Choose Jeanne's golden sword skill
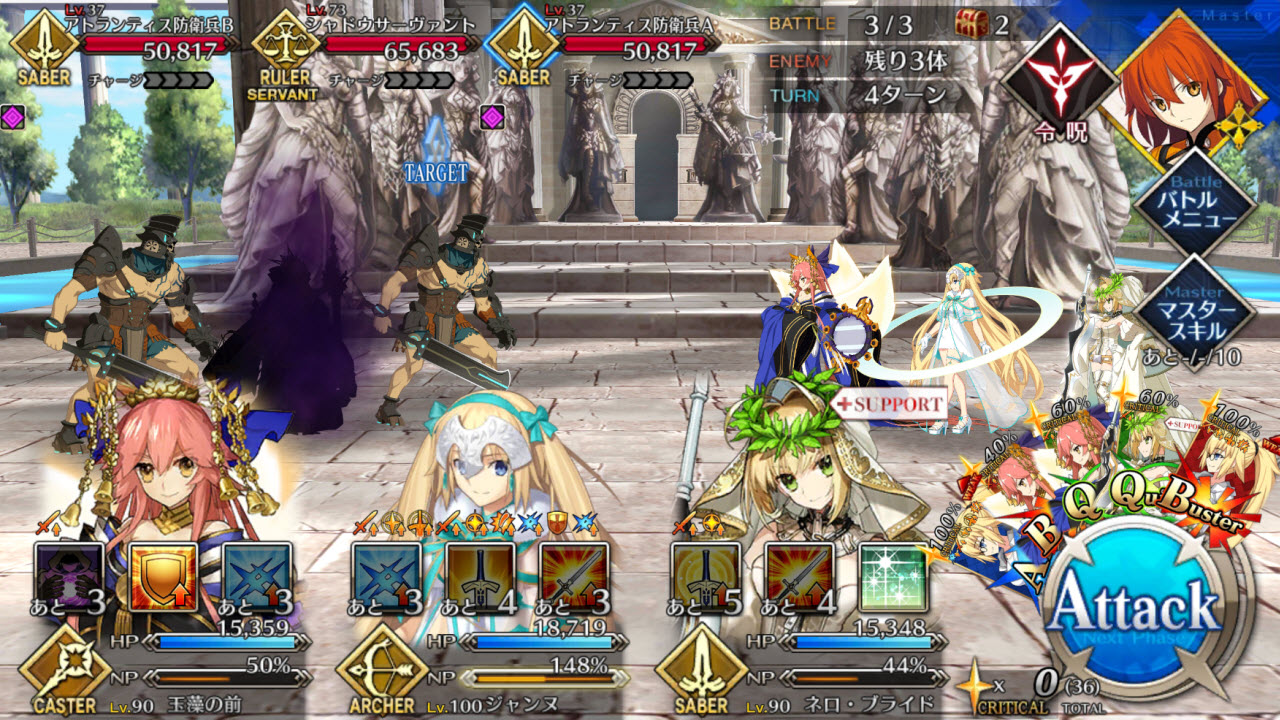The width and height of the screenshot is (1280, 720). 480,577
